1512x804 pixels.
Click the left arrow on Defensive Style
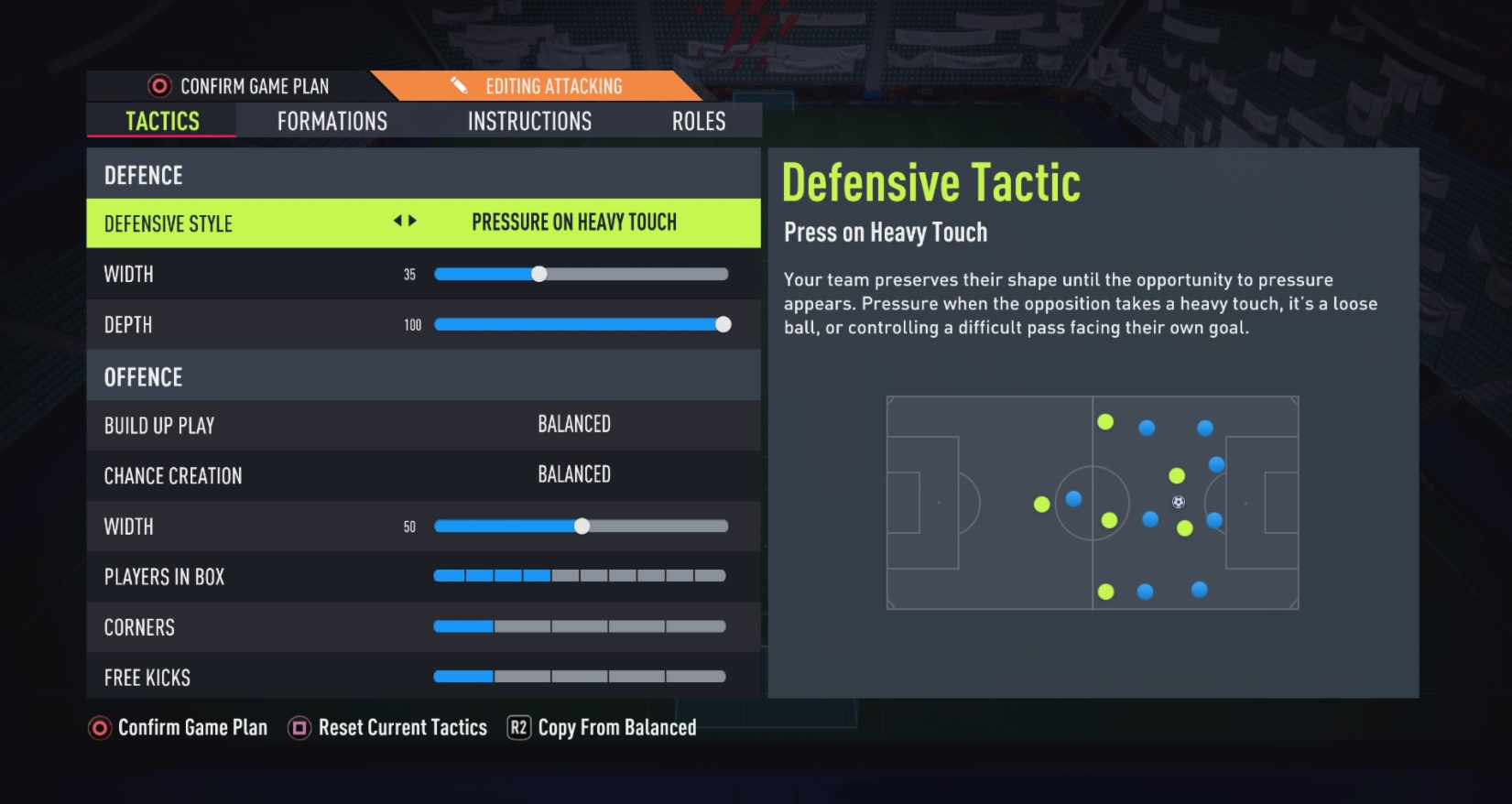(x=397, y=222)
